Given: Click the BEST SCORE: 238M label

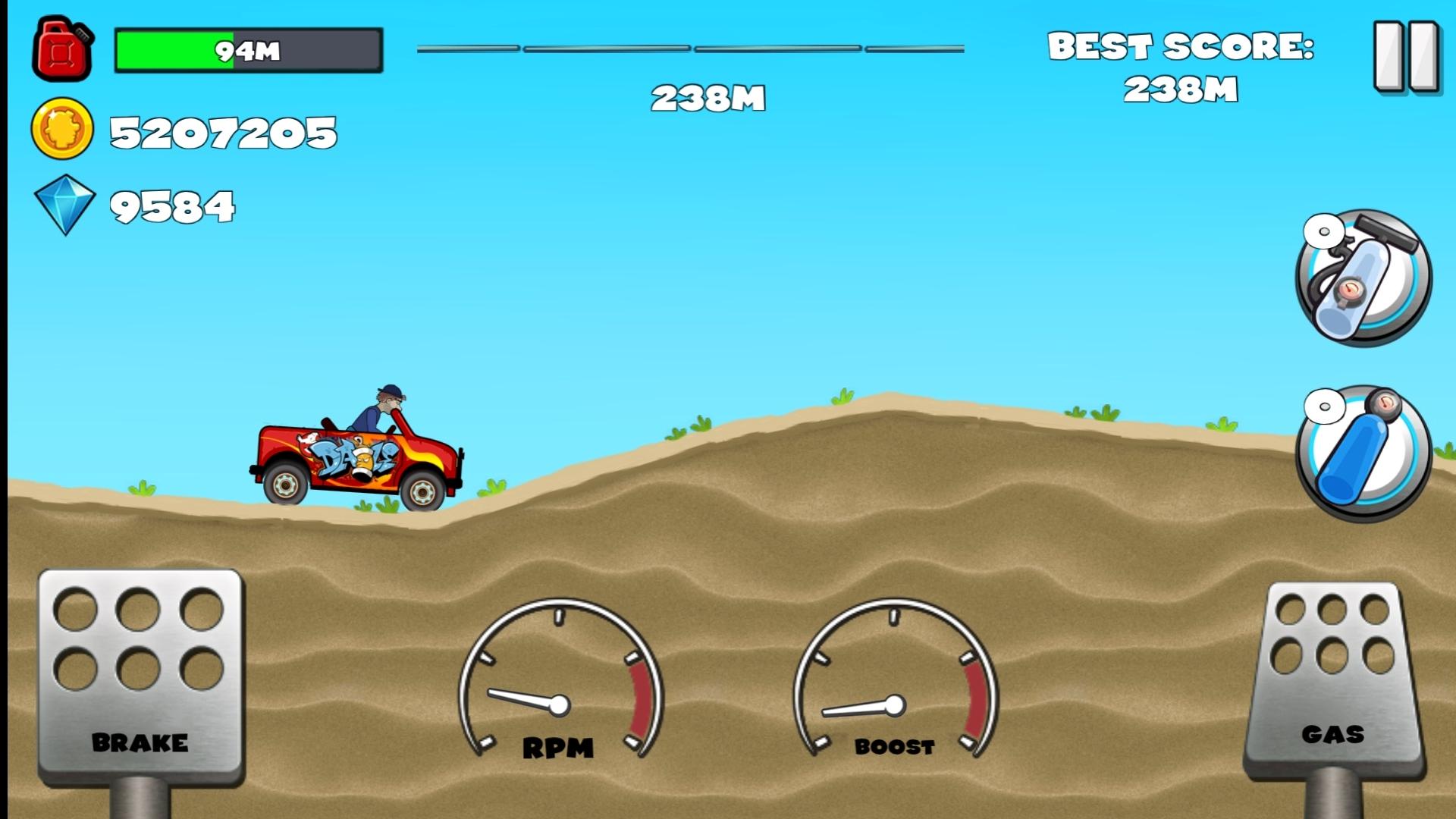Looking at the screenshot, I should [x=1179, y=68].
